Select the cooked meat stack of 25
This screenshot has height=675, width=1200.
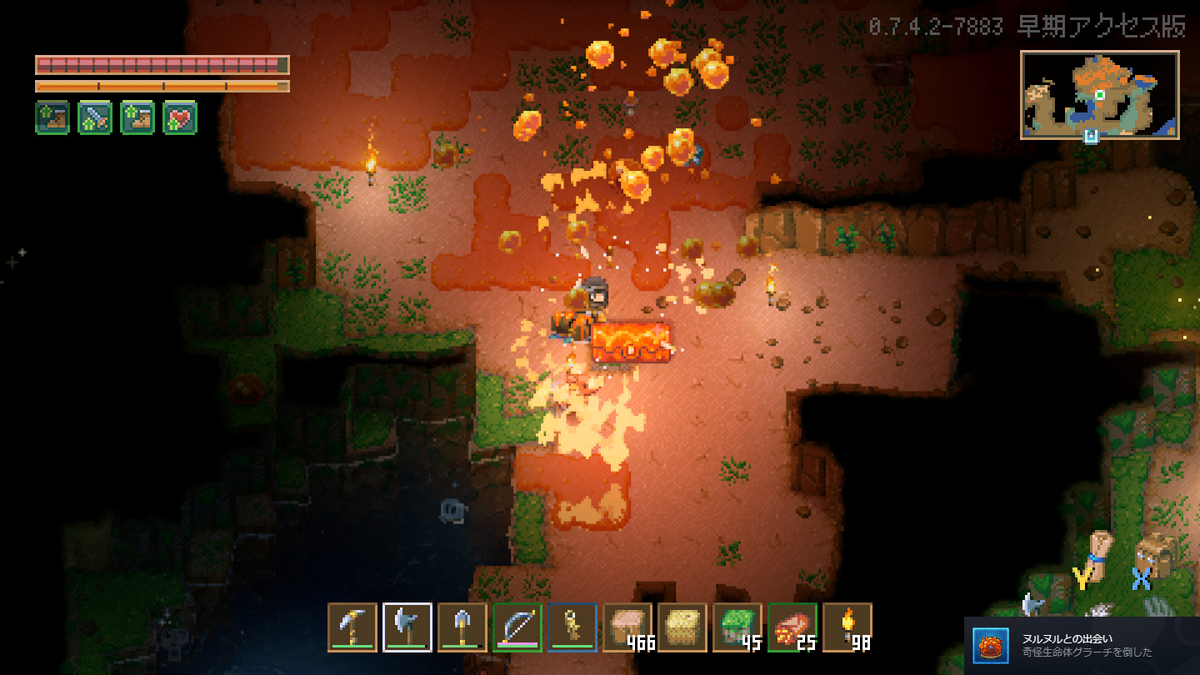coord(792,627)
